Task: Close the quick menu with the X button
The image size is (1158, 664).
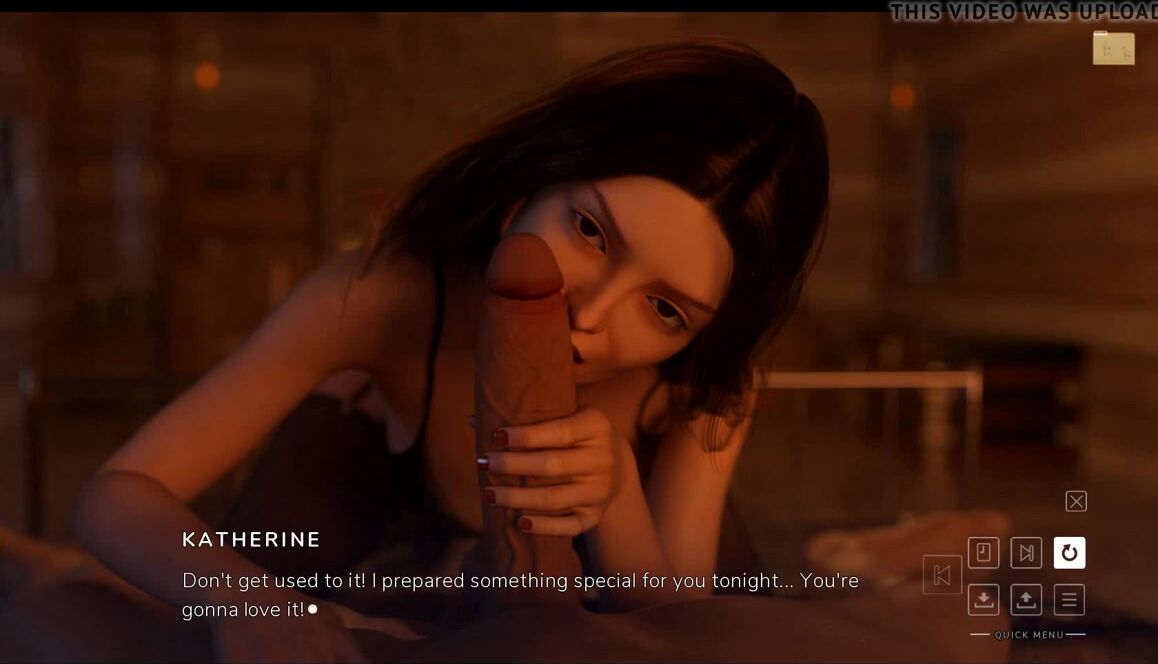Action: 1076,501
